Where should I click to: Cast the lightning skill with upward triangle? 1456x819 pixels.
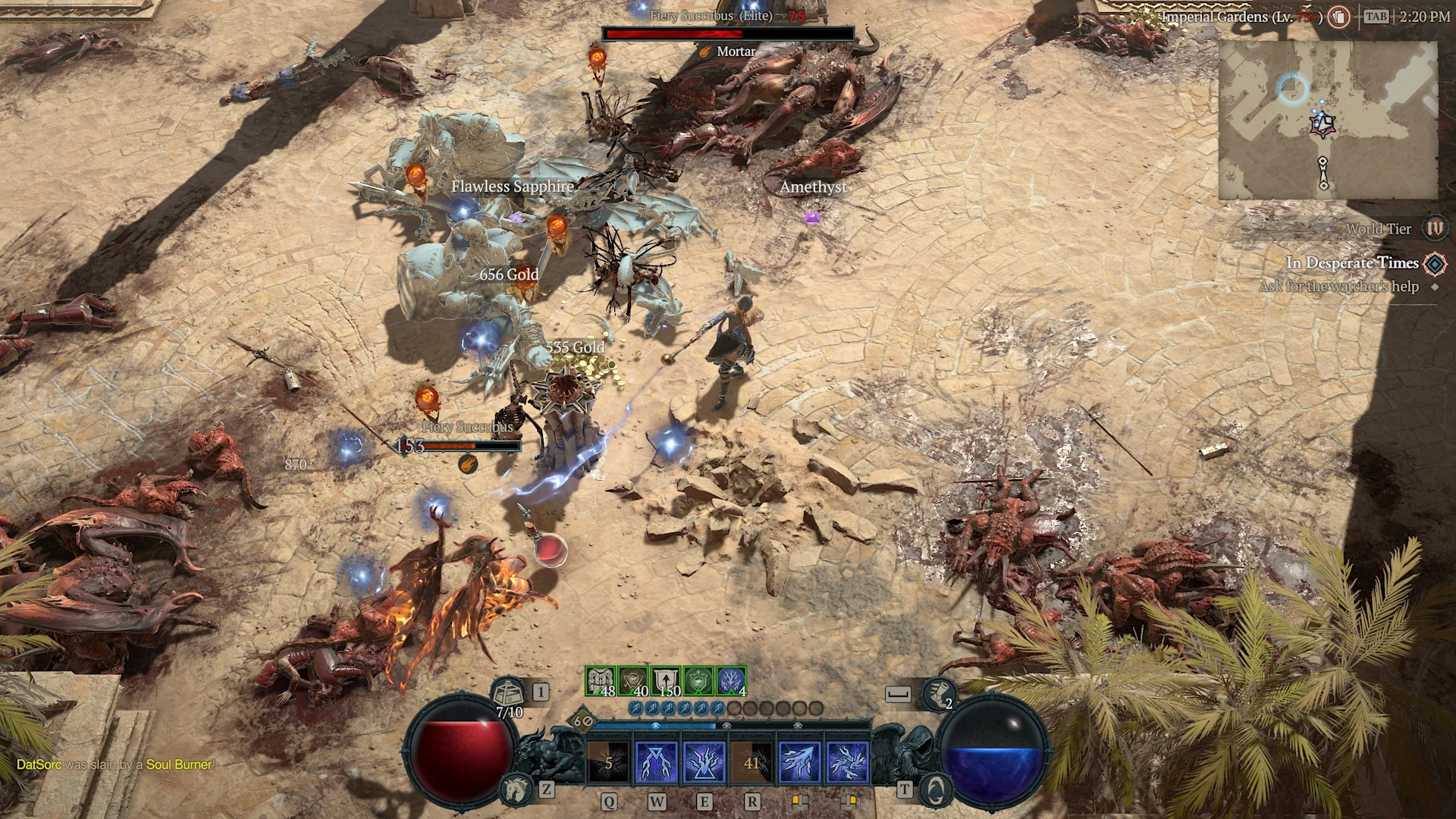point(704,761)
